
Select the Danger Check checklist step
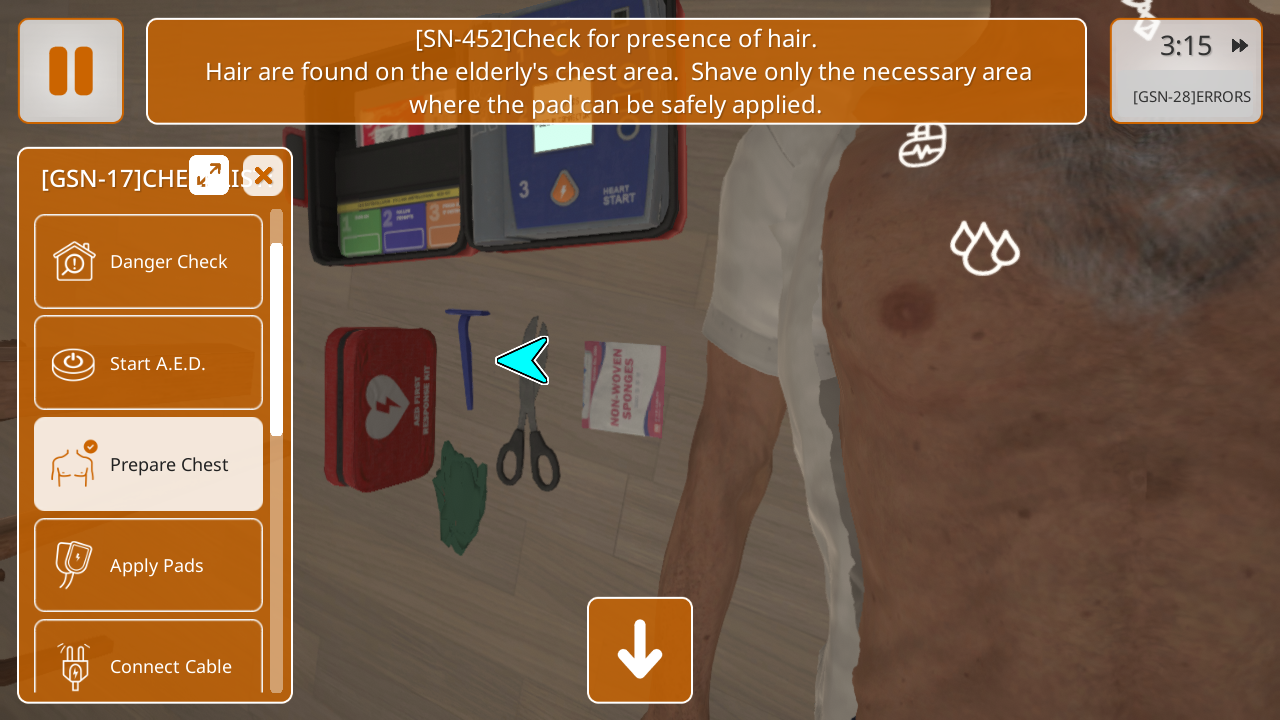[x=148, y=262]
